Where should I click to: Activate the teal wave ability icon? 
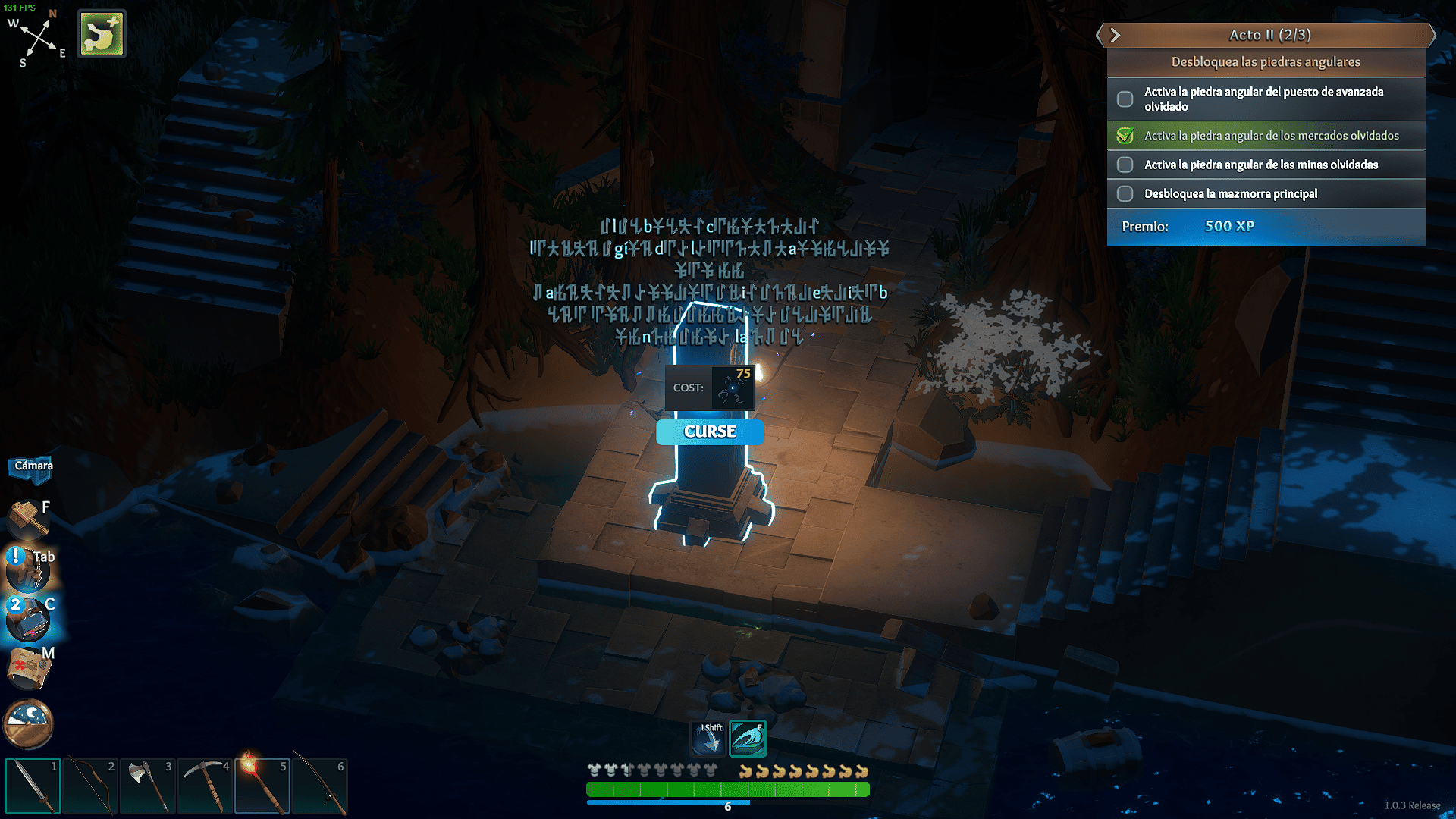(748, 739)
